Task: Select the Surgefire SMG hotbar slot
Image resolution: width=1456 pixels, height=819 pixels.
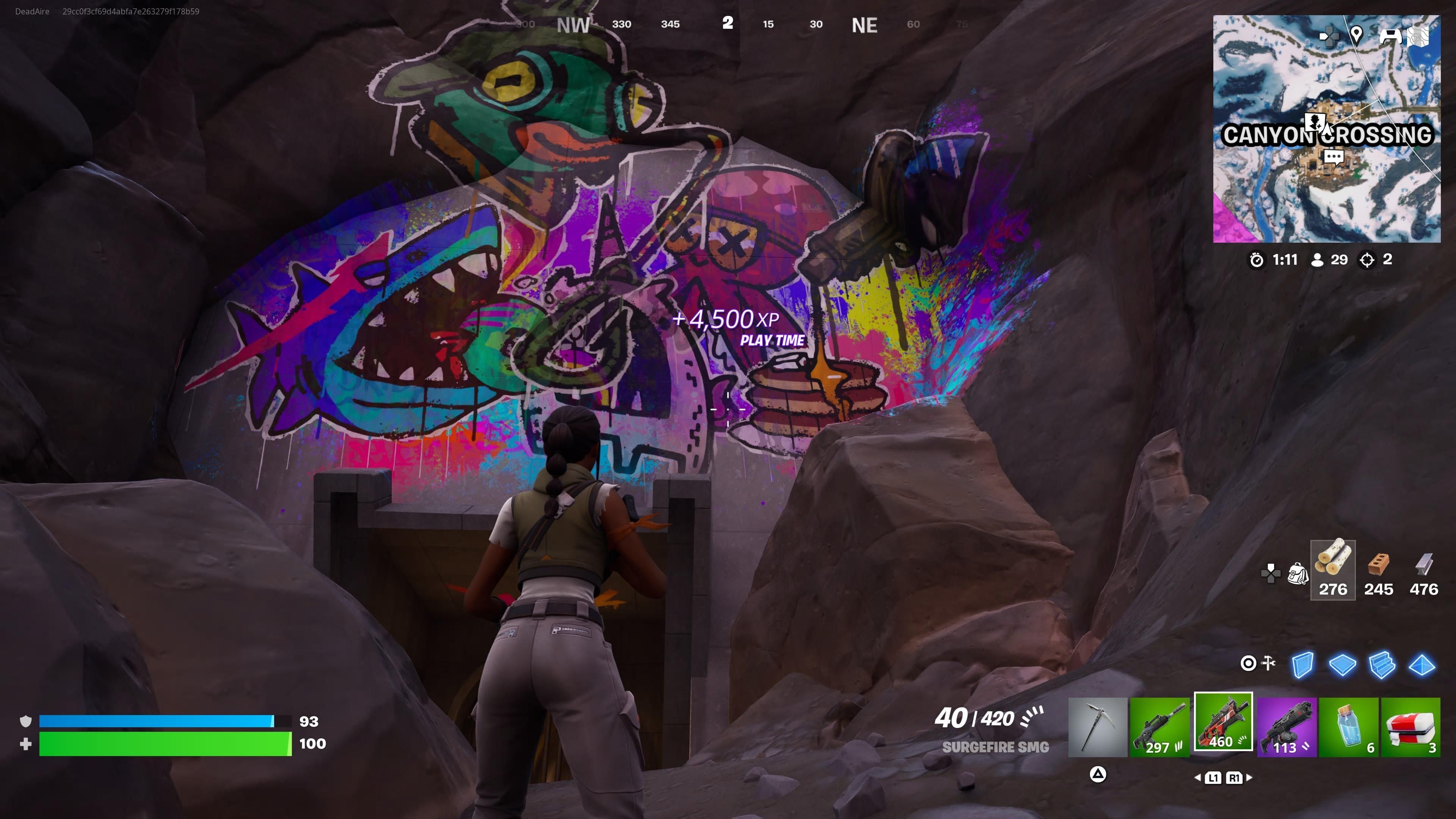Action: pos(1222,722)
